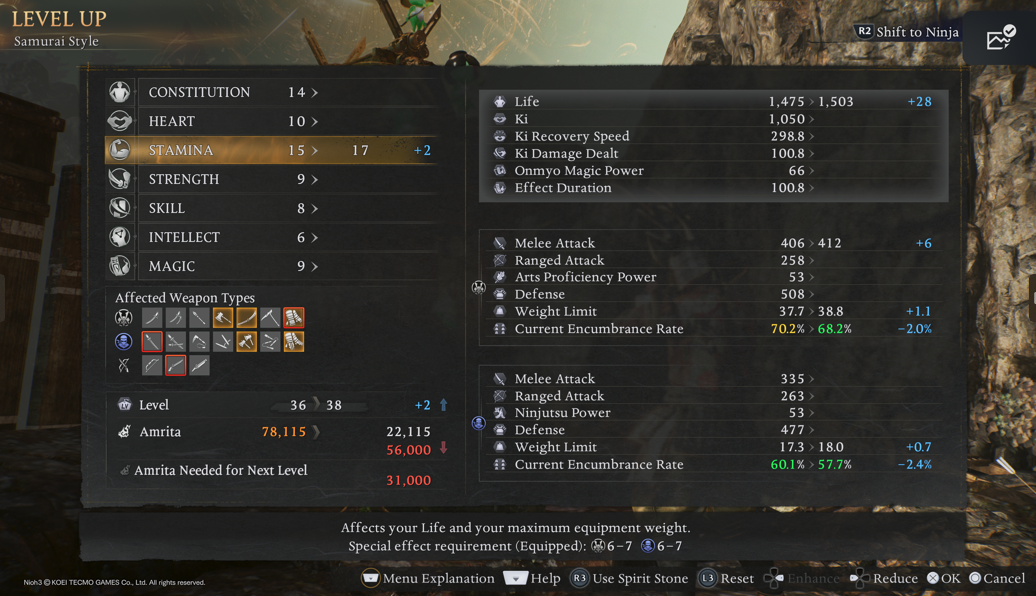Choose the highlighted Stamina stat row
This screenshot has width=1036, height=596.
click(x=270, y=150)
